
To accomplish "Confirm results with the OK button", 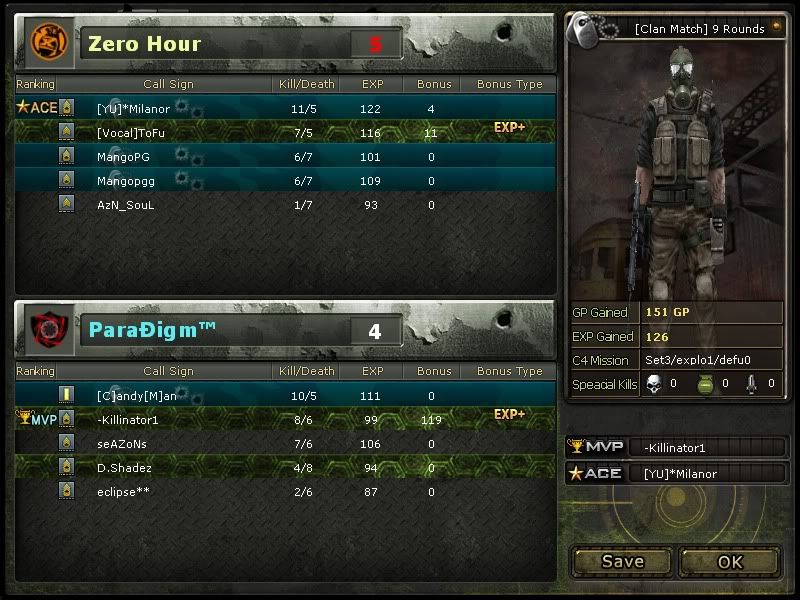I will (x=730, y=562).
